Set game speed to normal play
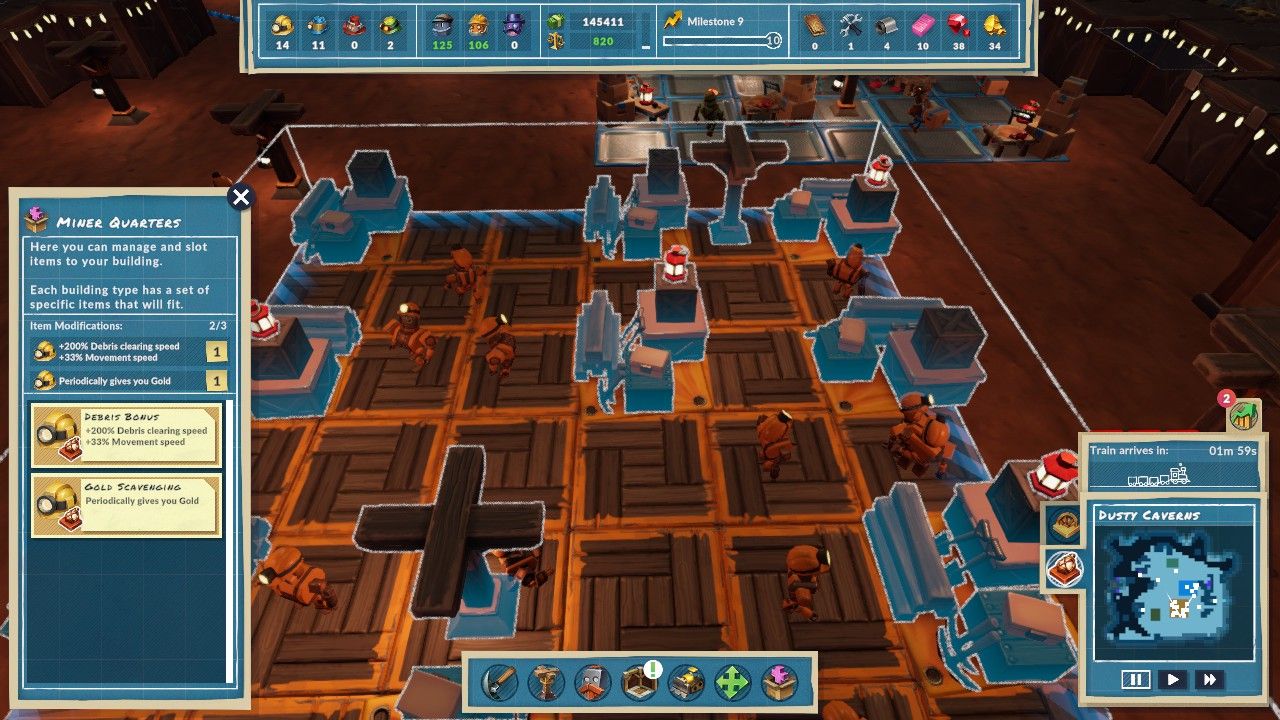The width and height of the screenshot is (1280, 720). click(x=1173, y=680)
